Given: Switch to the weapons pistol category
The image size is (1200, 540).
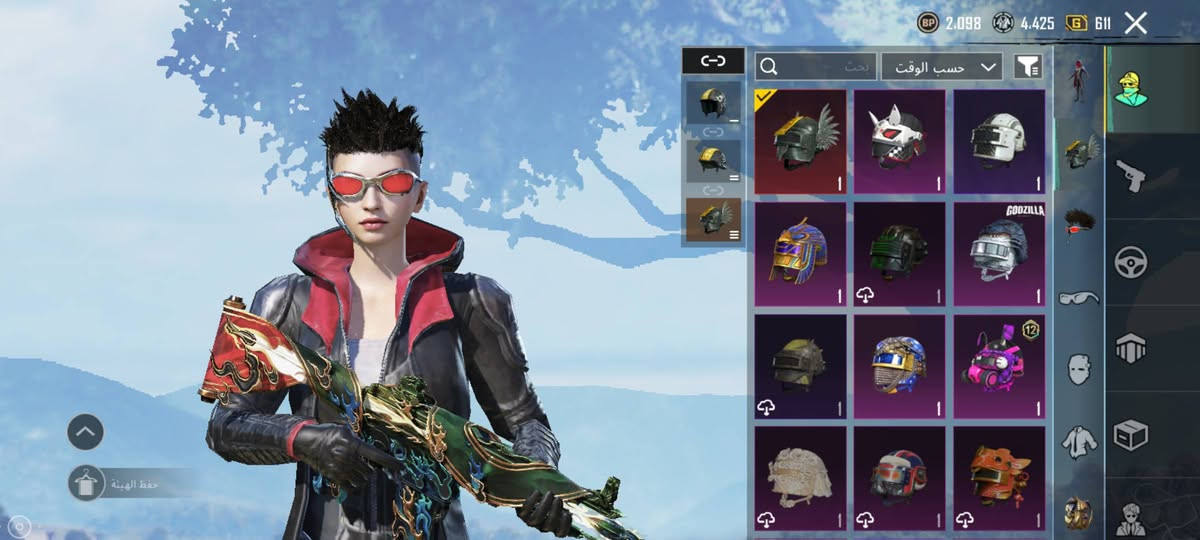Looking at the screenshot, I should point(1131,175).
